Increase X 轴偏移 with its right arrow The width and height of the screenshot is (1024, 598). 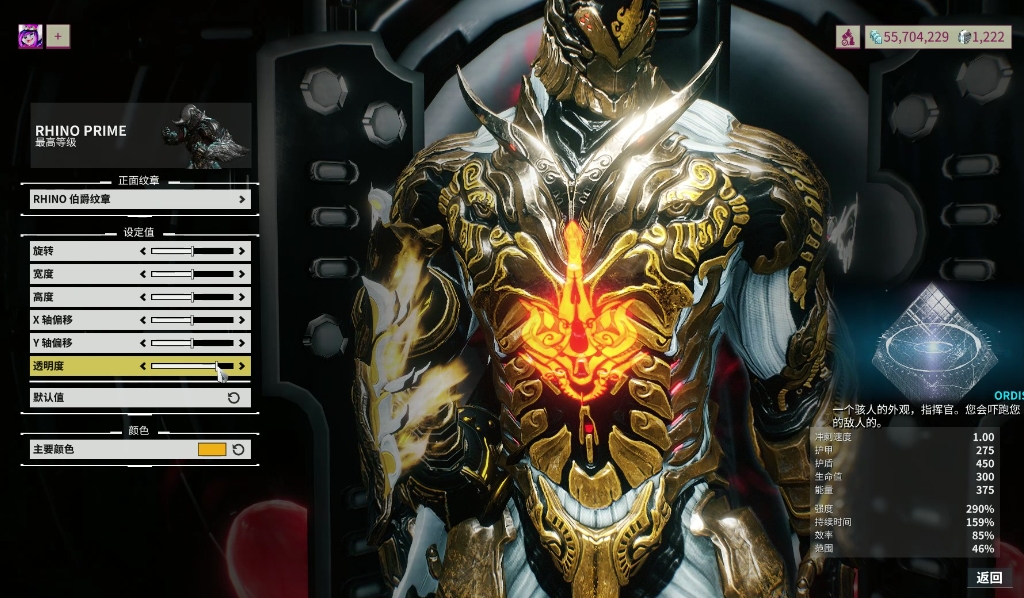(241, 320)
